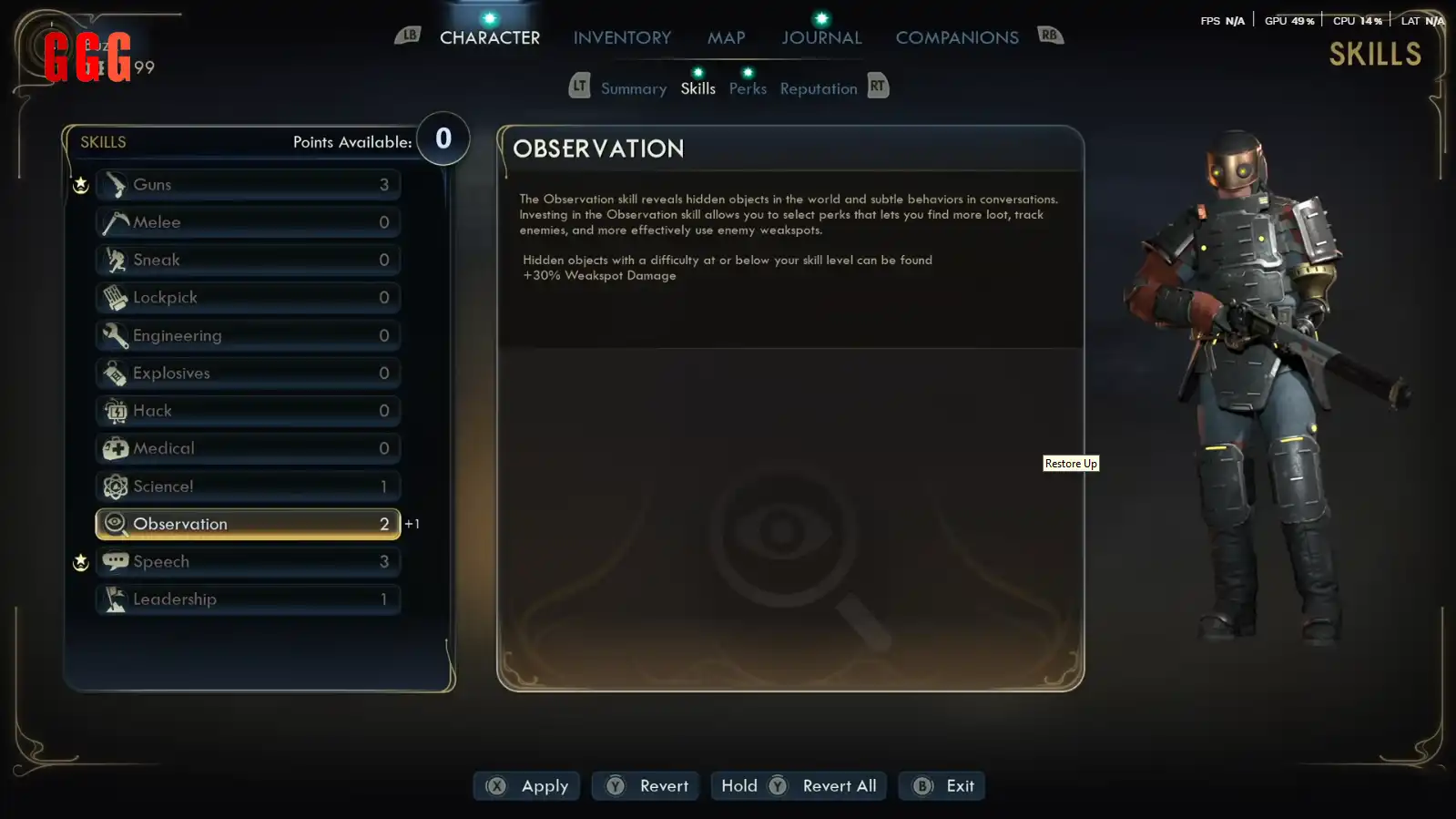The height and width of the screenshot is (819, 1456).
Task: Go to the Companions tab
Action: tap(956, 37)
